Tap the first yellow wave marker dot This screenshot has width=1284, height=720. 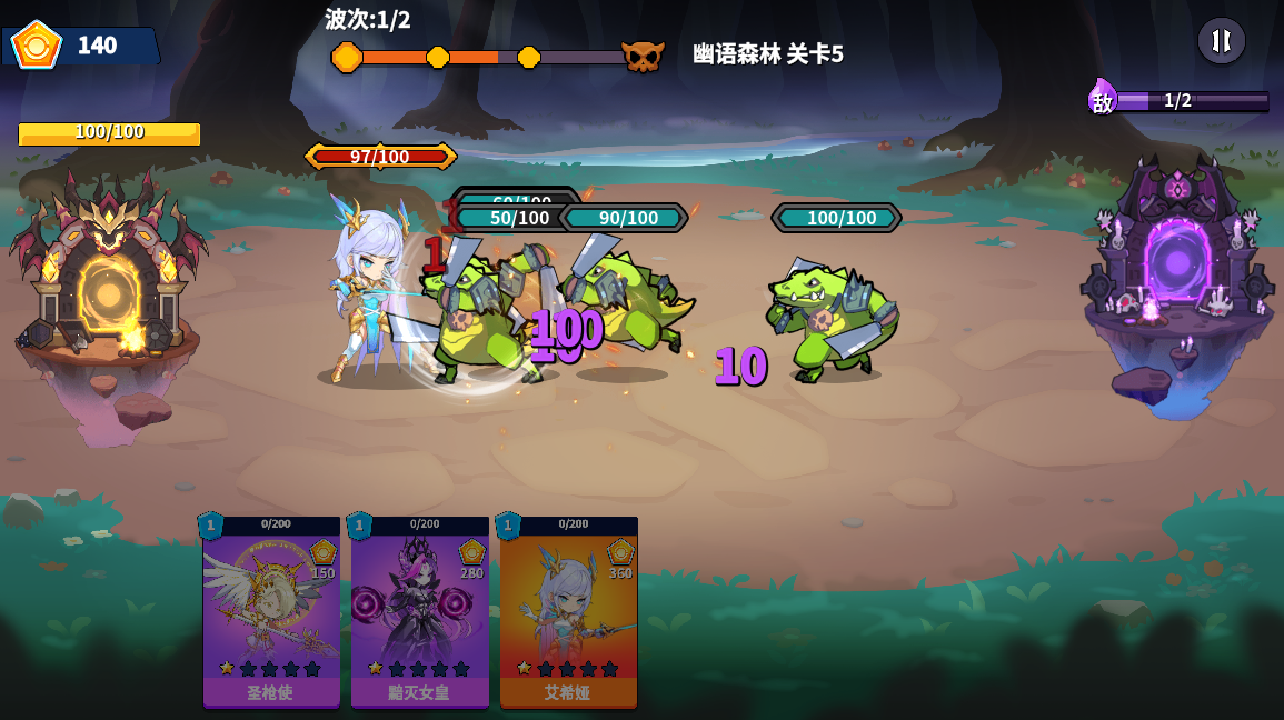(347, 58)
